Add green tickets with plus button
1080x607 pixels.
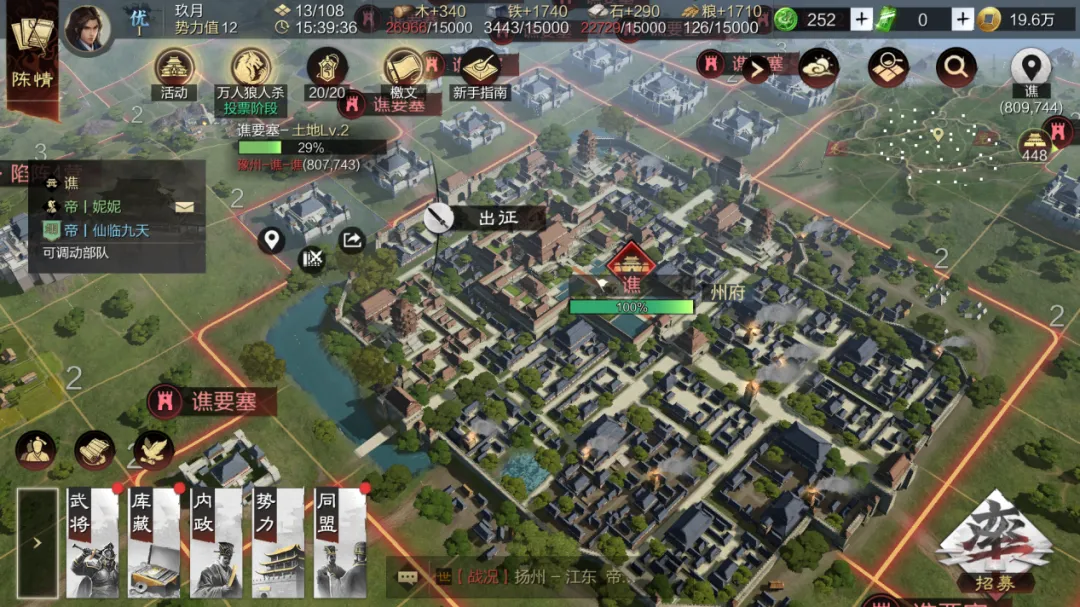962,19
